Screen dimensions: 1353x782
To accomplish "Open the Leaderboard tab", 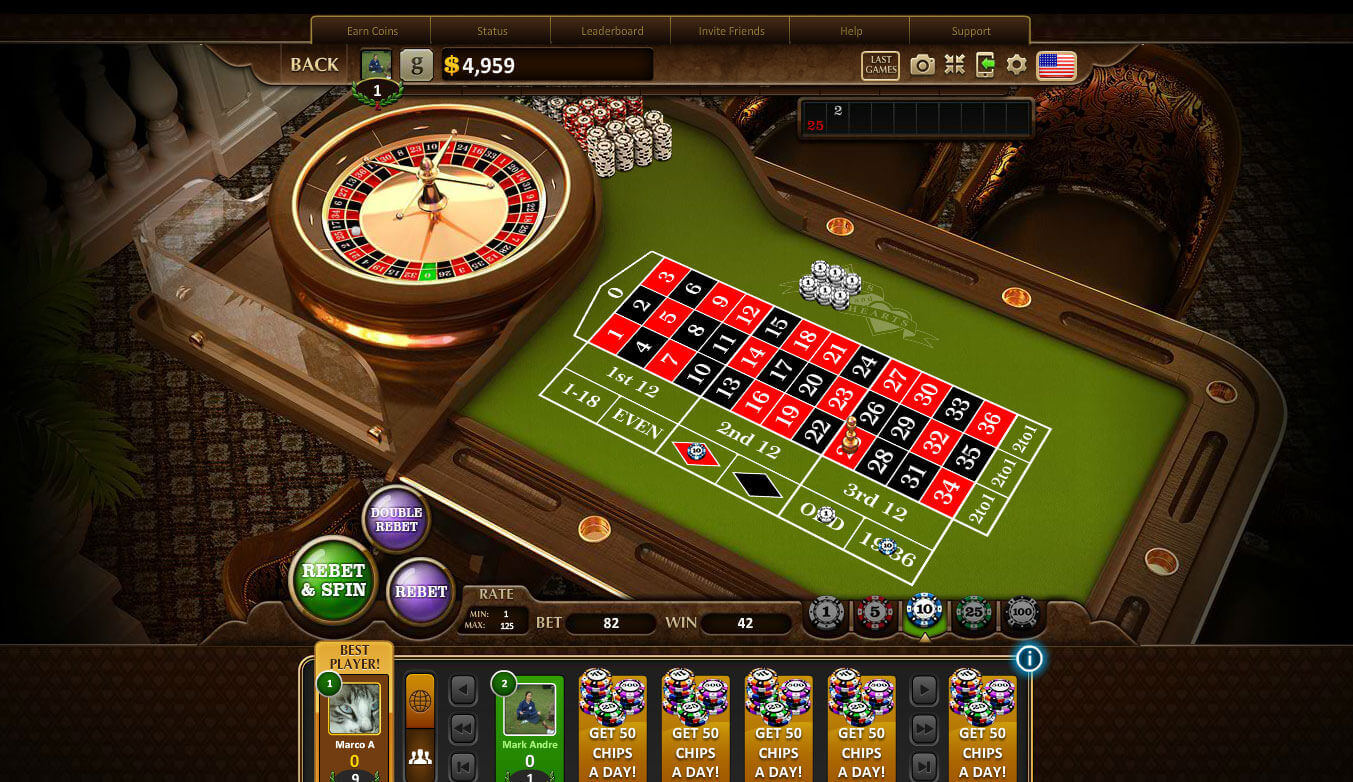I will (x=612, y=31).
